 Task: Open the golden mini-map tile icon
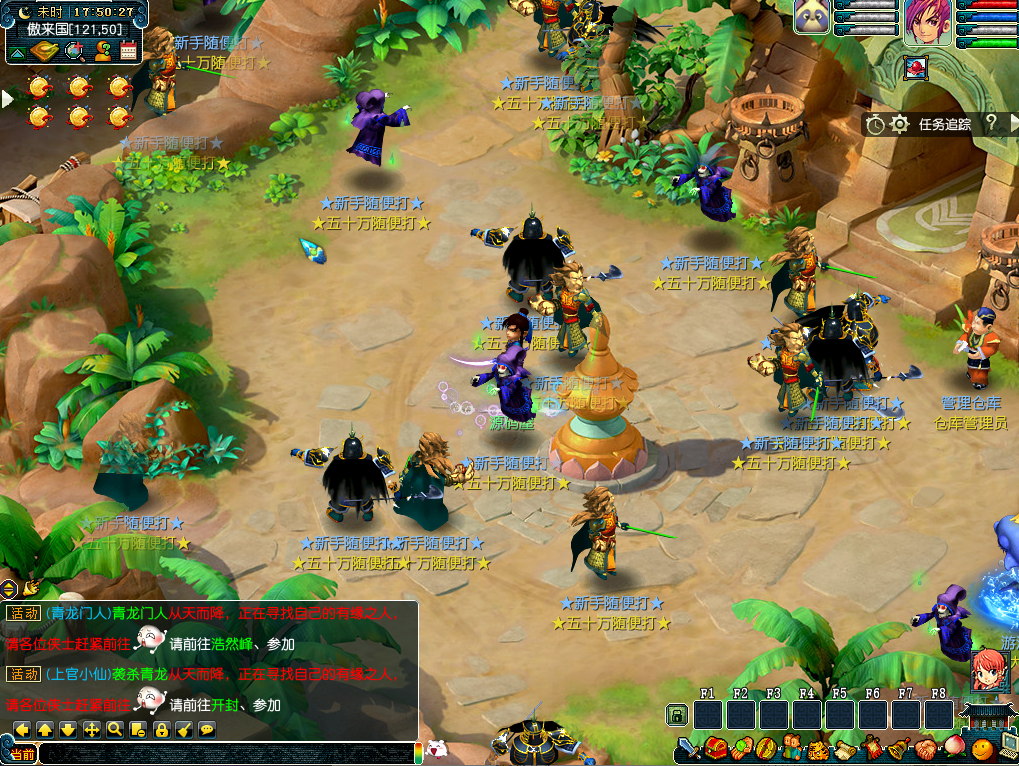[44, 53]
